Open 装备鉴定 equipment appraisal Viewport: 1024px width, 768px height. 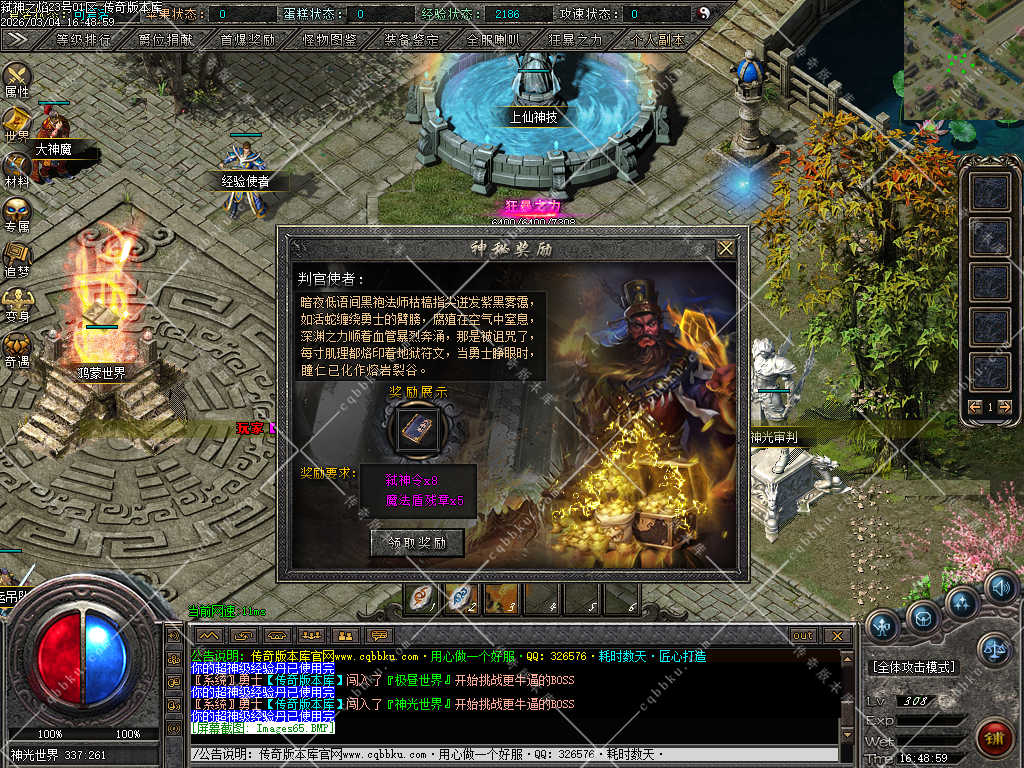(x=411, y=40)
